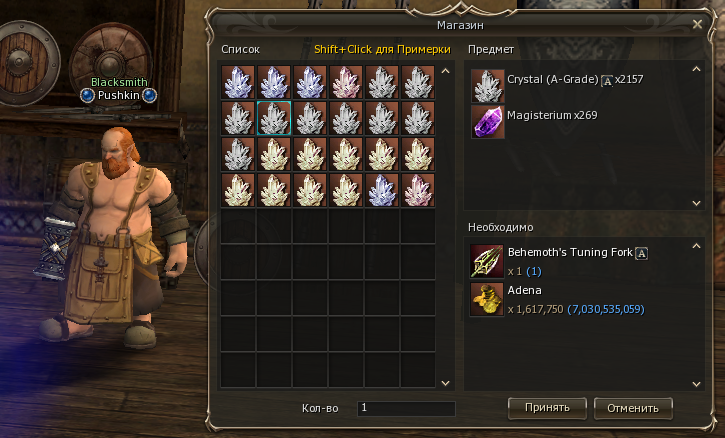The height and width of the screenshot is (438, 725).
Task: Confirm the exchange with Принять
Action: point(547,407)
